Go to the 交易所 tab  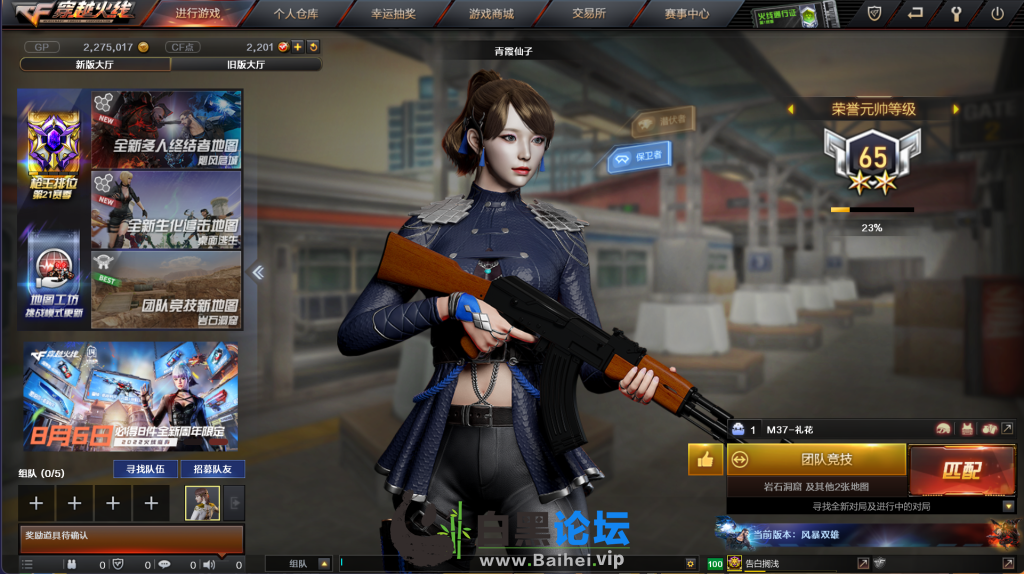tap(588, 14)
